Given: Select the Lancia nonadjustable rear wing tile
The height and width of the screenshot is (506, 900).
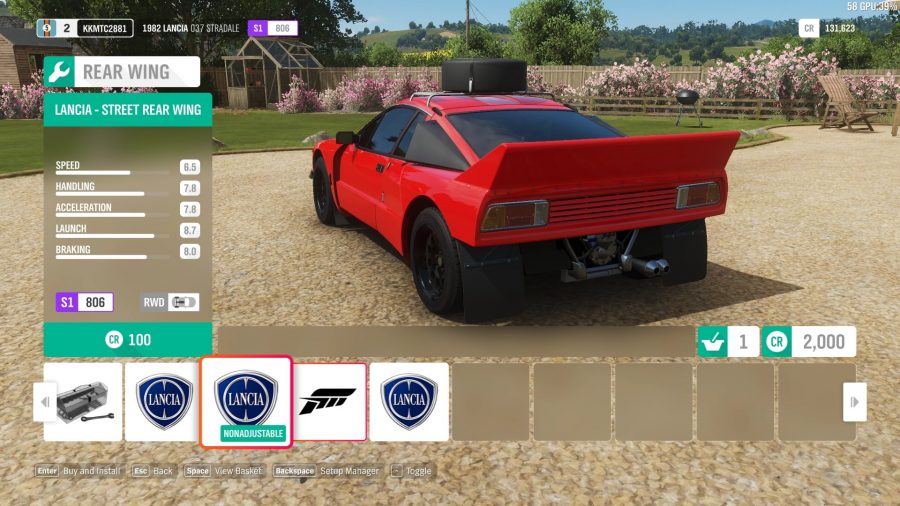Looking at the screenshot, I should [x=246, y=401].
